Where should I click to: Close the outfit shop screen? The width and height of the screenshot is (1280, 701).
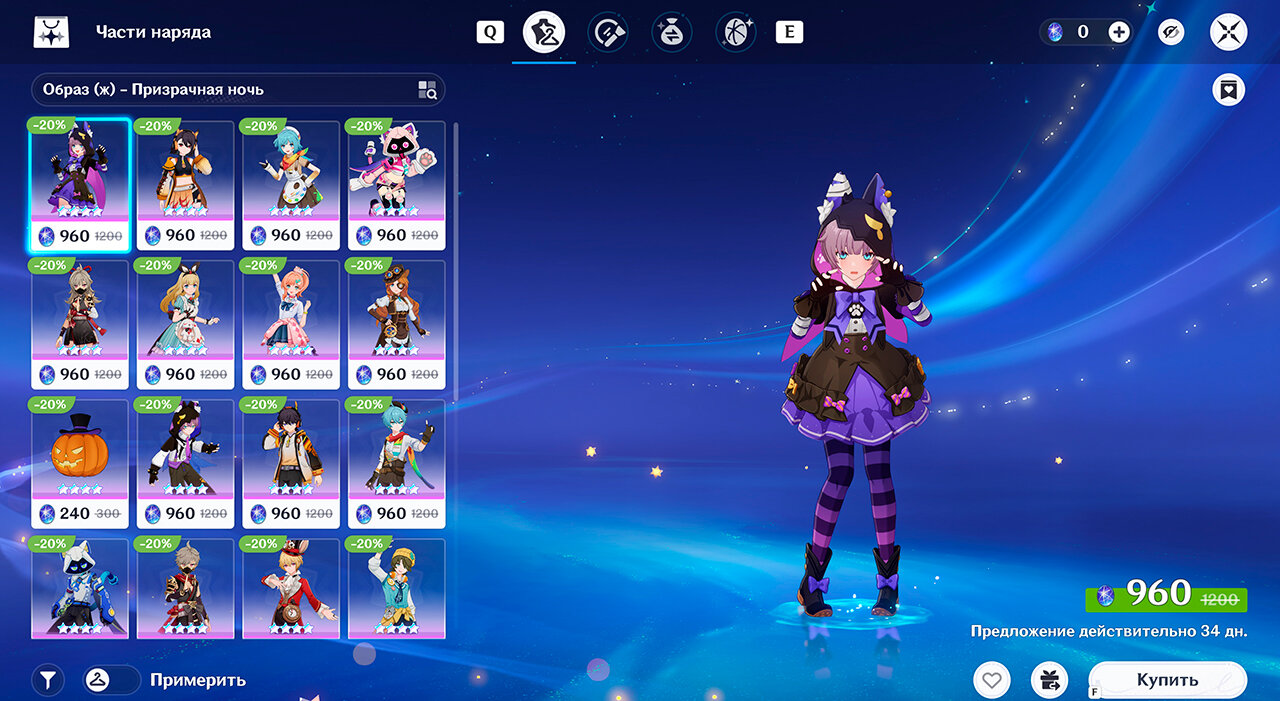[x=1228, y=33]
